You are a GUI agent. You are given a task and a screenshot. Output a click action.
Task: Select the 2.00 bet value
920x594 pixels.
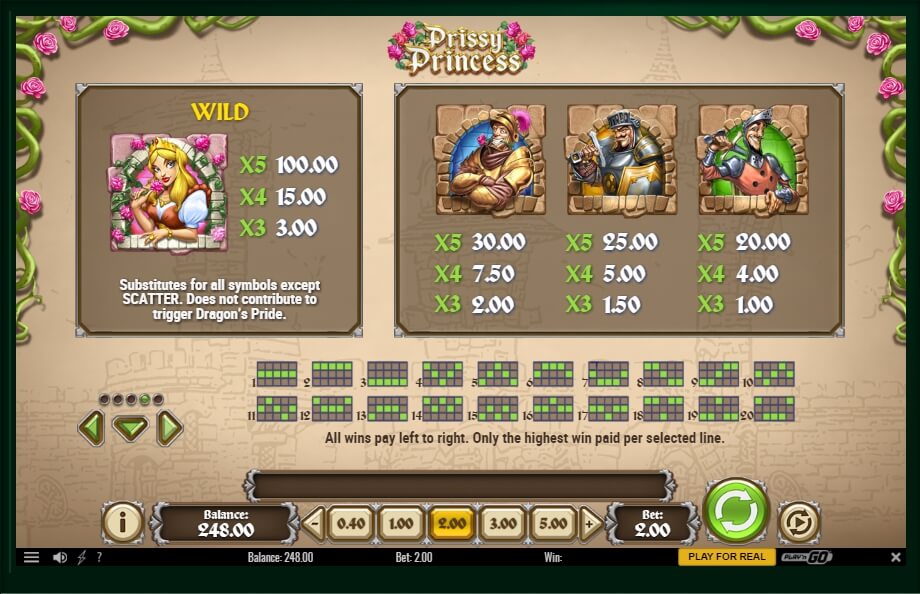tap(451, 523)
